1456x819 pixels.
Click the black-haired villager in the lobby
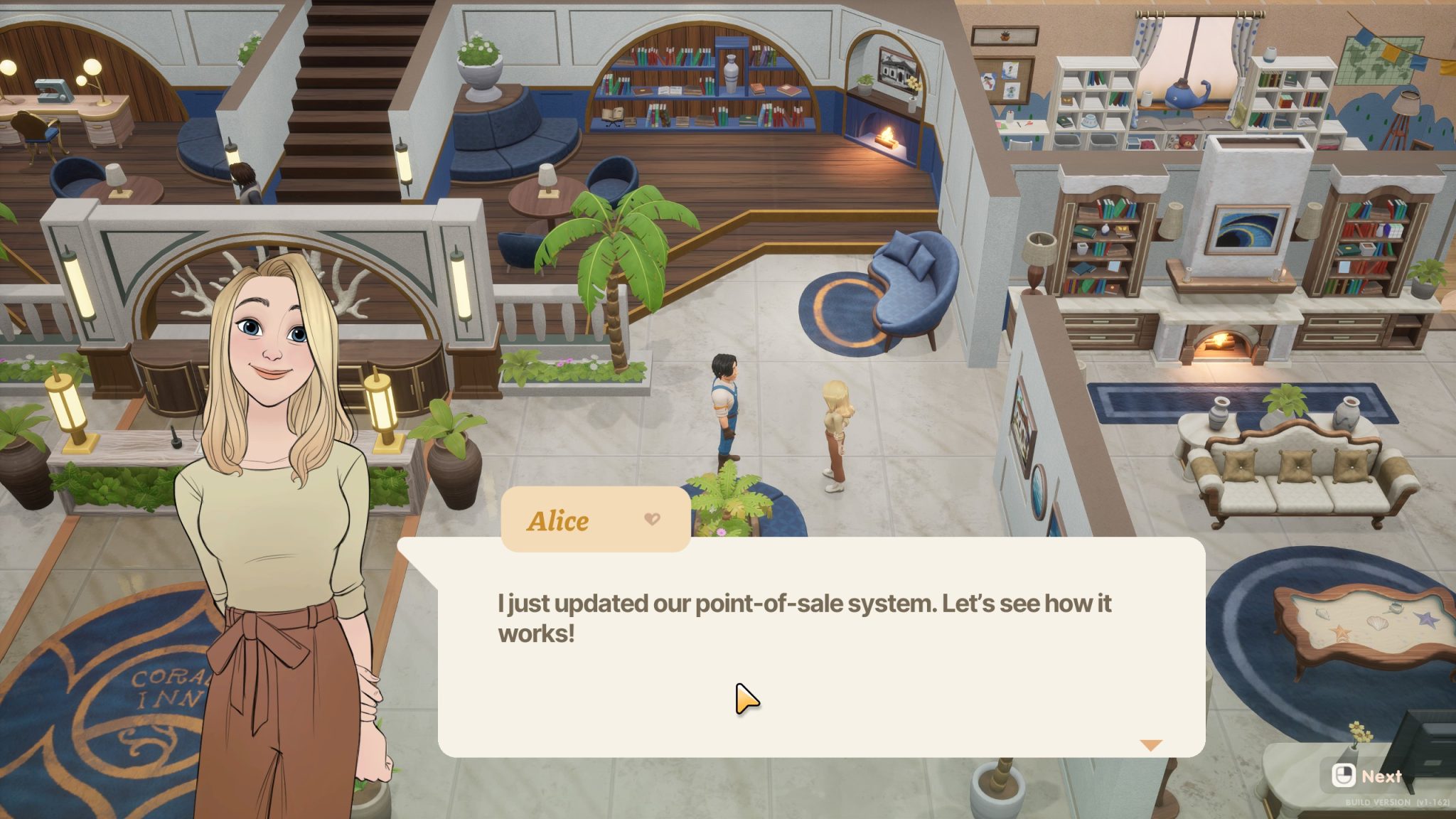click(724, 398)
